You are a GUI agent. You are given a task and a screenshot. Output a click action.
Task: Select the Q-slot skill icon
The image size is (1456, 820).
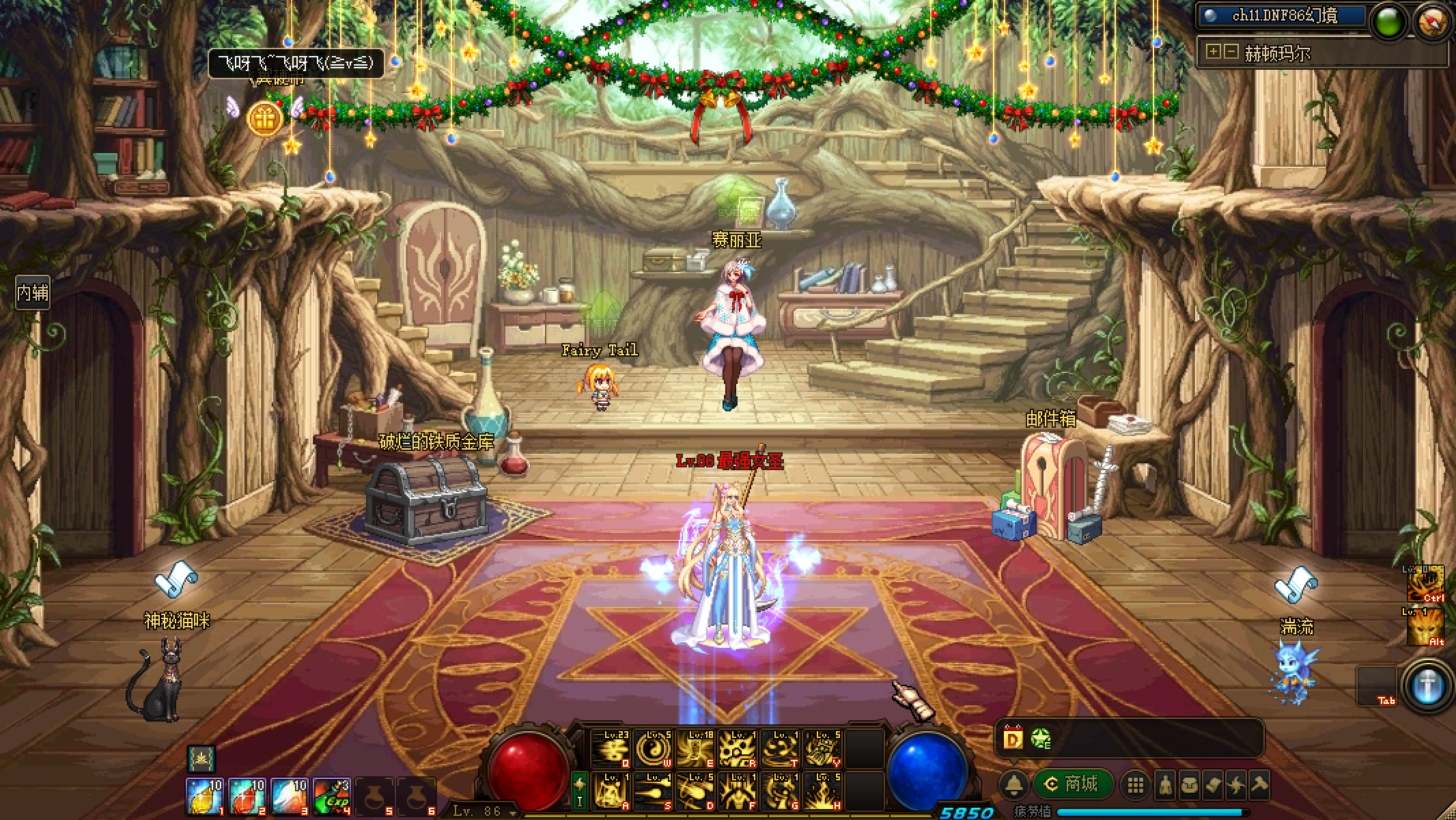point(610,748)
